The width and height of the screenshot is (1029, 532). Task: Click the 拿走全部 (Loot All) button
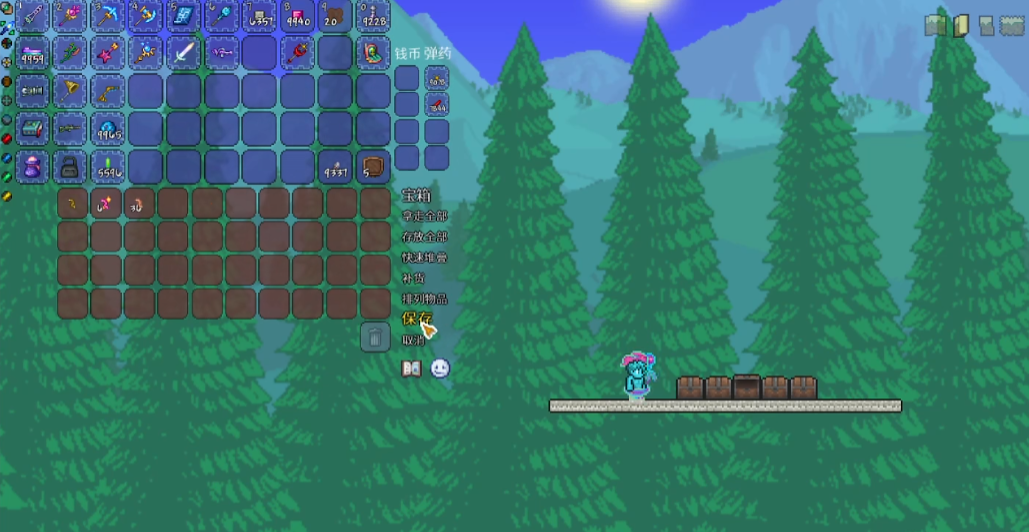(x=423, y=216)
